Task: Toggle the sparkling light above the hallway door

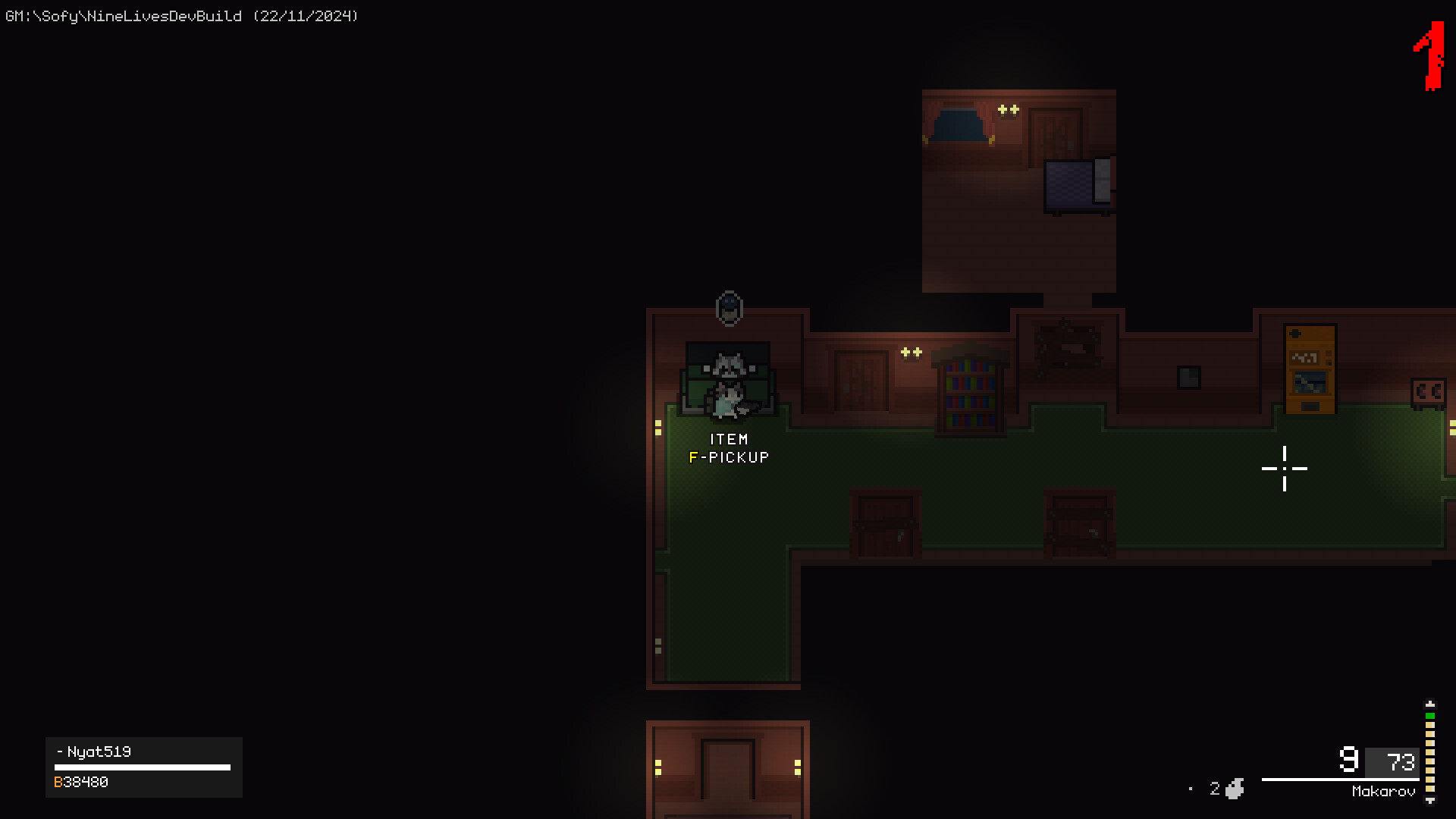Action: [910, 351]
